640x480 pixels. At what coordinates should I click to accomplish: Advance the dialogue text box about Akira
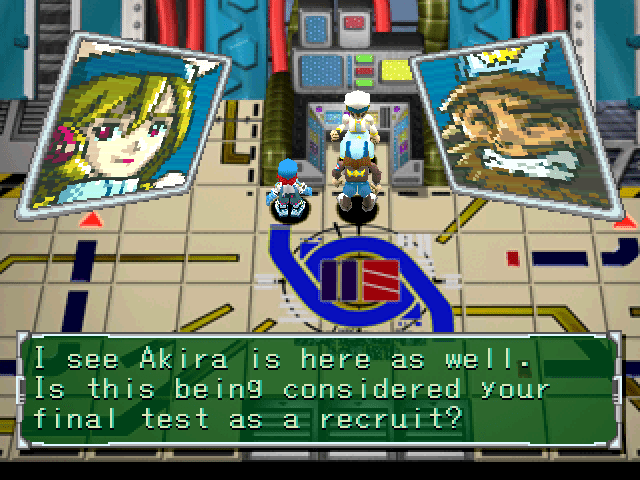click(319, 386)
